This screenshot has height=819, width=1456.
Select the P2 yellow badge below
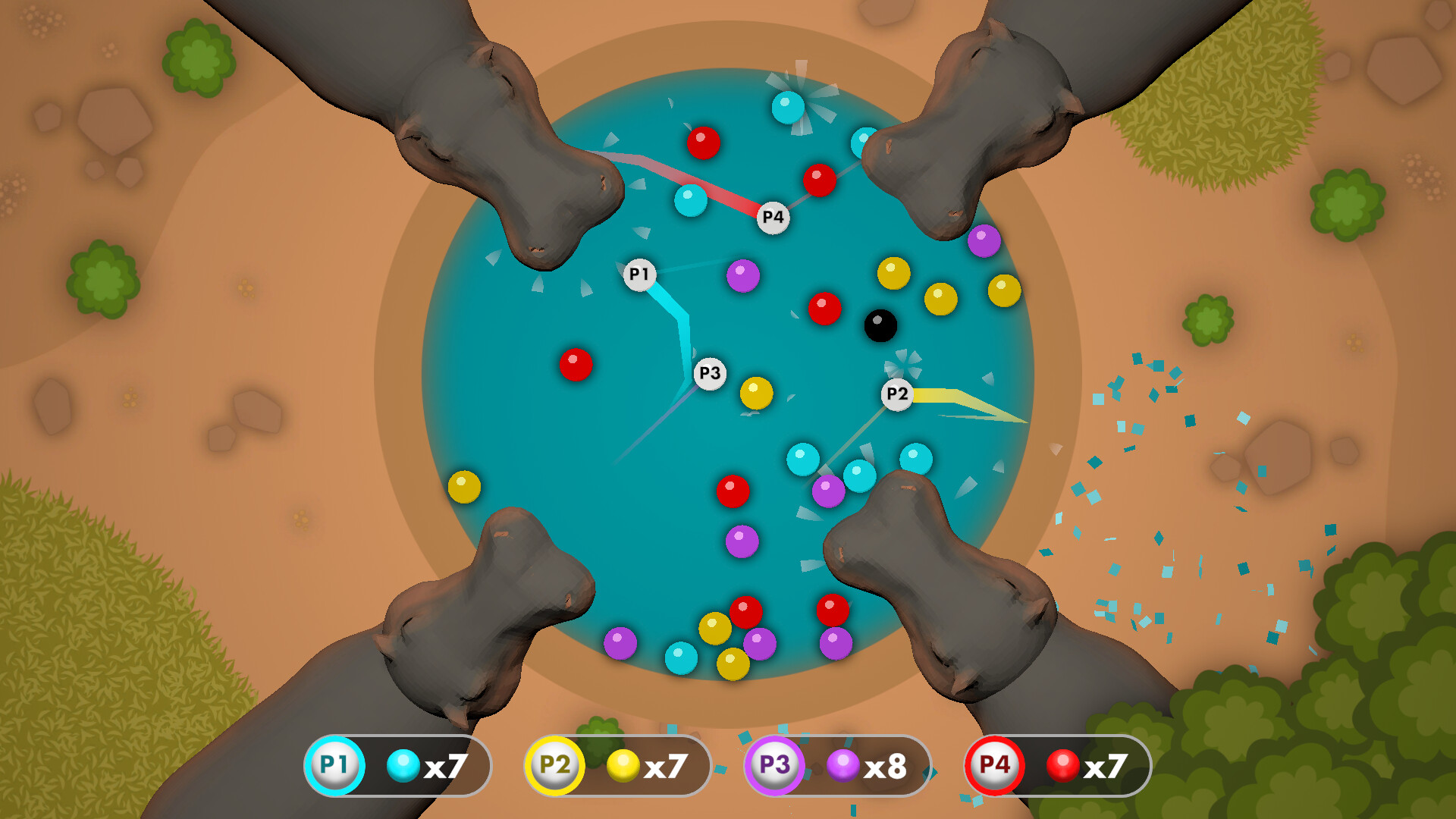(x=552, y=766)
